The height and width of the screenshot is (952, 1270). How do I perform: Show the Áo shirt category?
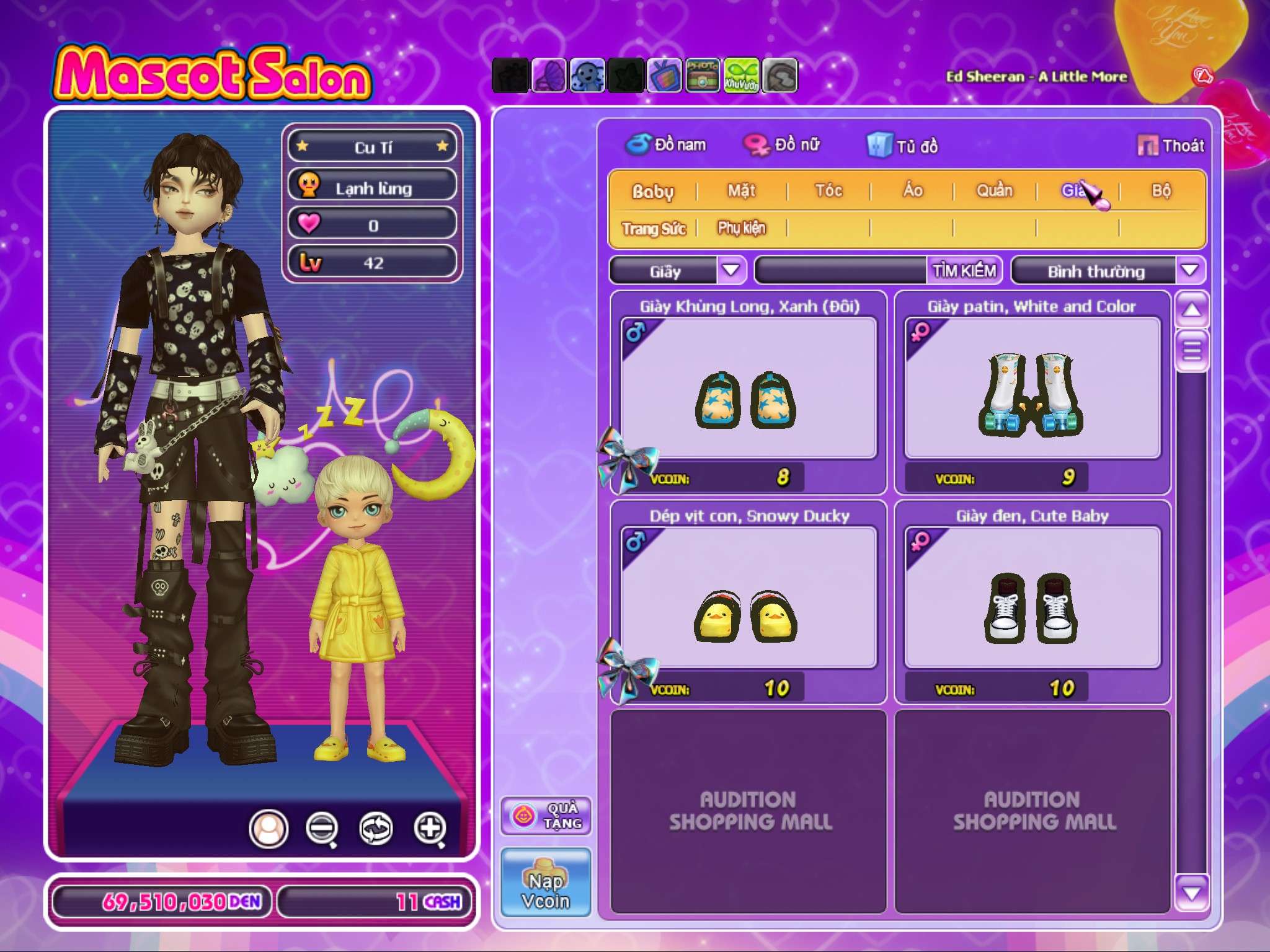912,191
